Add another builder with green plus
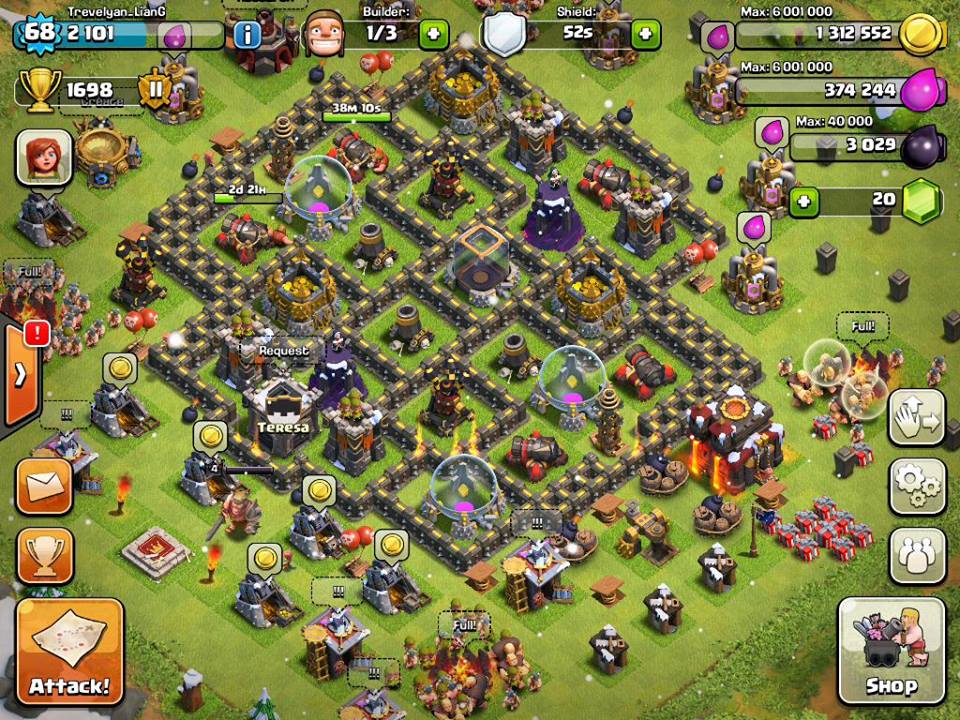This screenshot has height=720, width=960. 434,35
